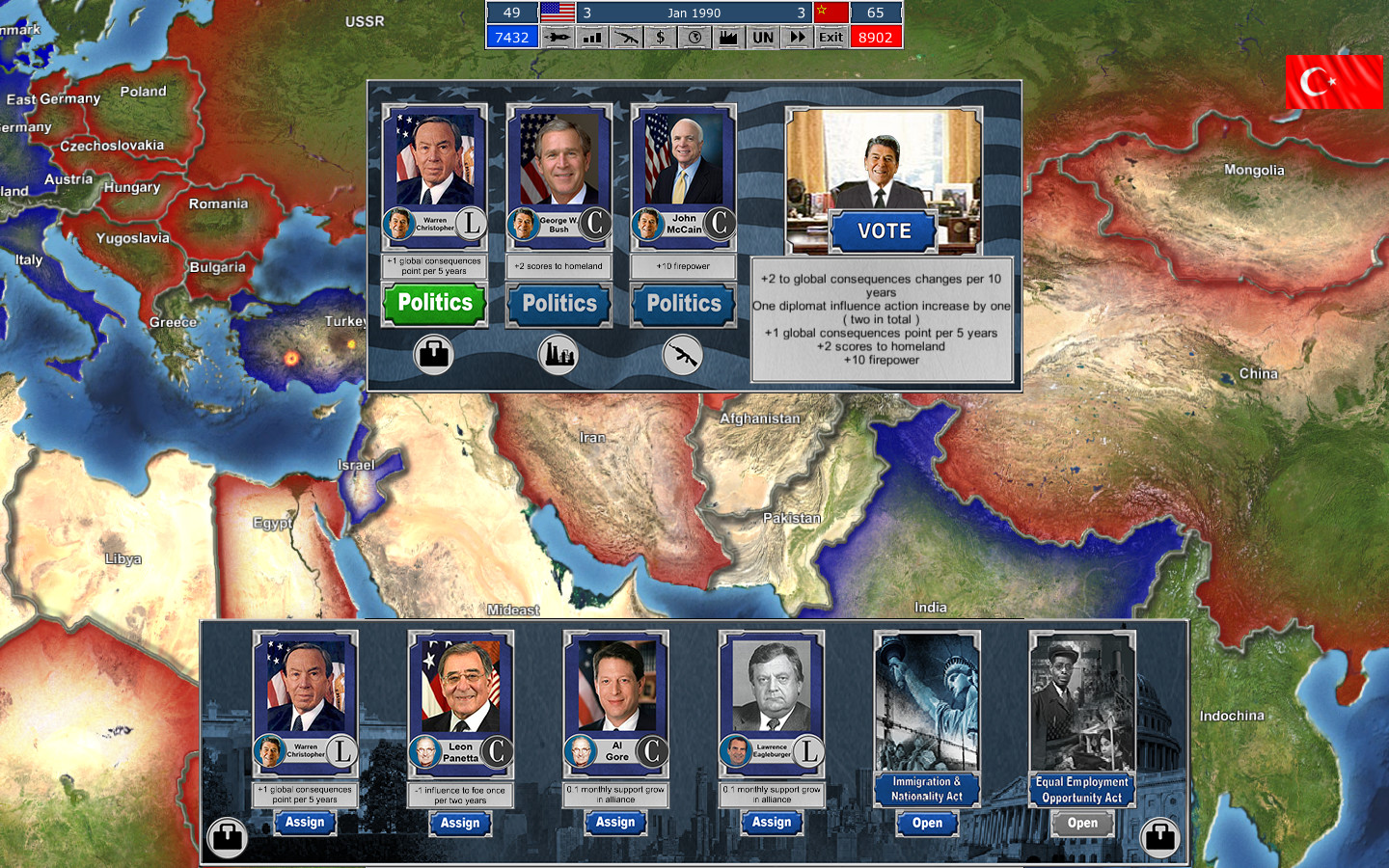This screenshot has width=1389, height=868.
Task: Click the UN icon in the toolbar
Action: coord(761,37)
